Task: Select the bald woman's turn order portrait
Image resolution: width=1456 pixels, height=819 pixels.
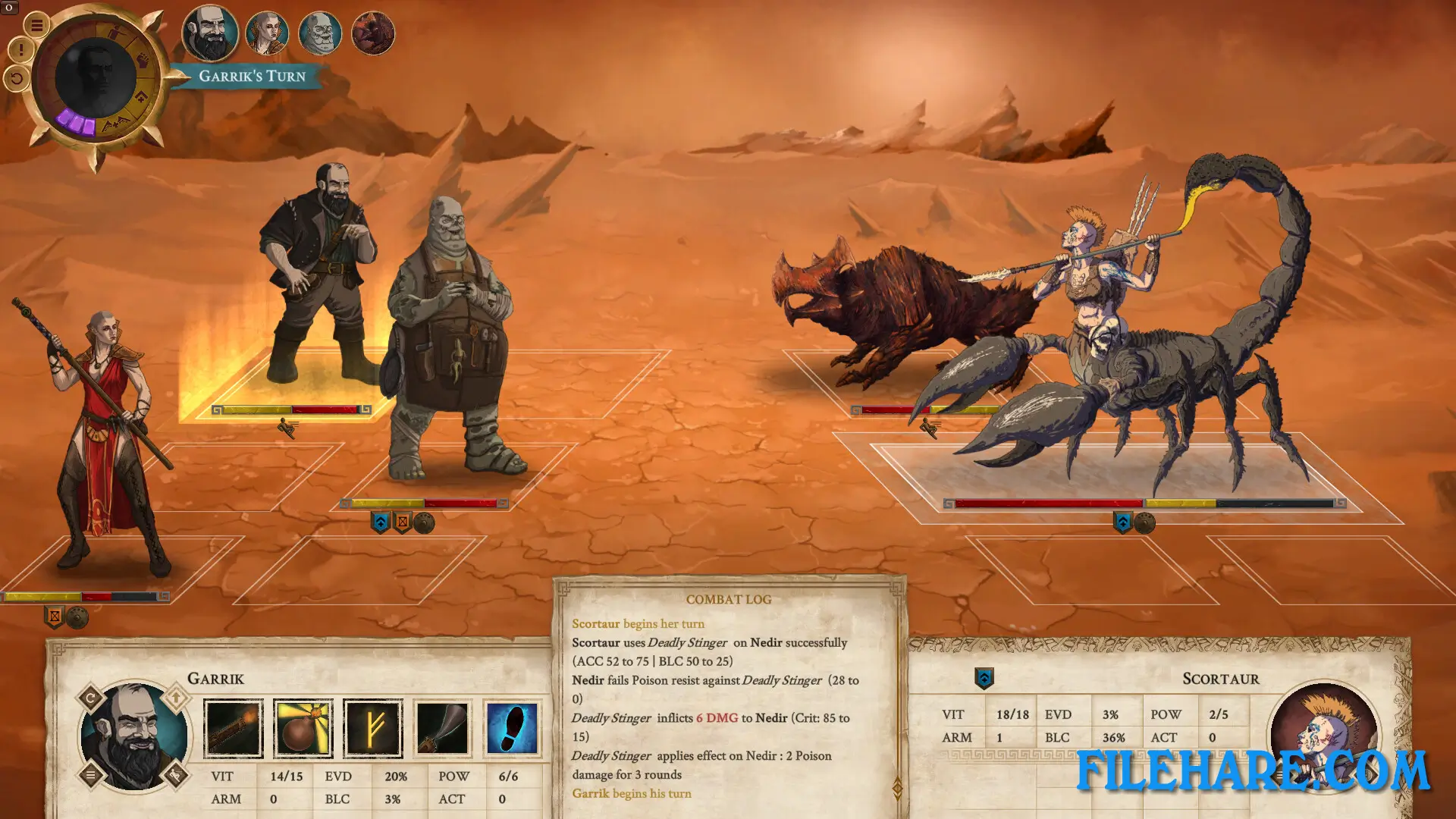Action: tap(267, 33)
